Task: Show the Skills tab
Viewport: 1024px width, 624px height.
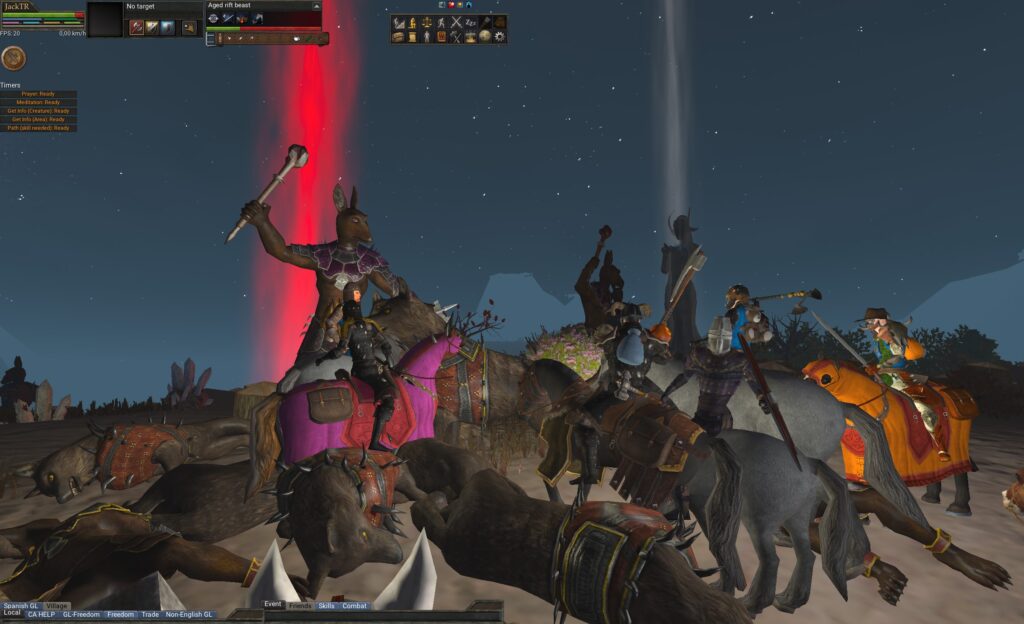Action: pos(326,606)
